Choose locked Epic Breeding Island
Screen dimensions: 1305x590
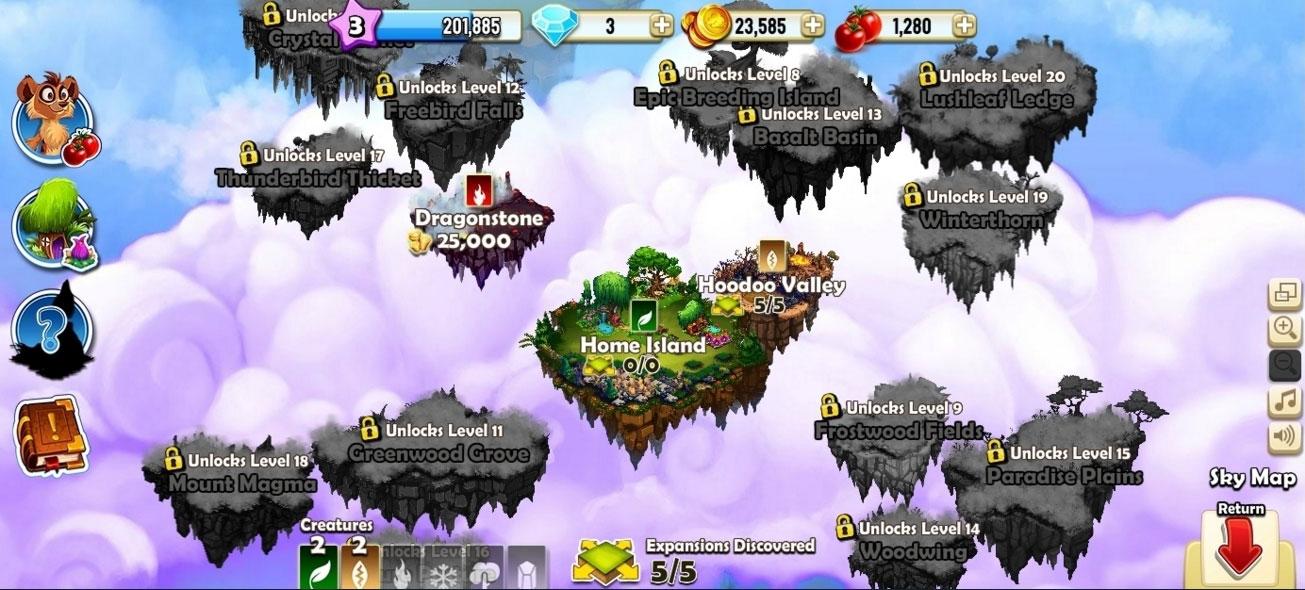735,97
